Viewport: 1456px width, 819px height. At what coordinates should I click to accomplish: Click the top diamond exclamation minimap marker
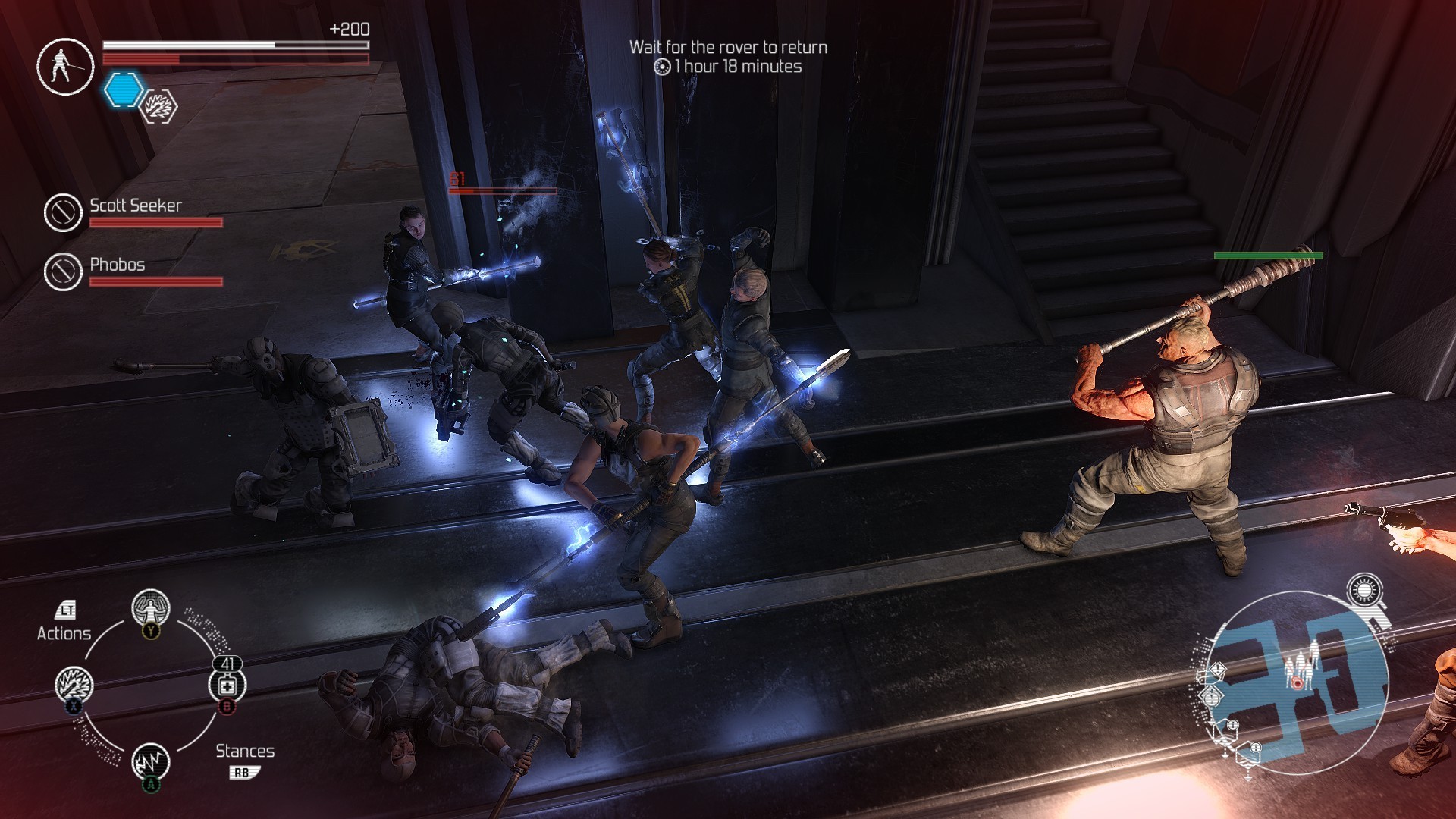[1216, 670]
